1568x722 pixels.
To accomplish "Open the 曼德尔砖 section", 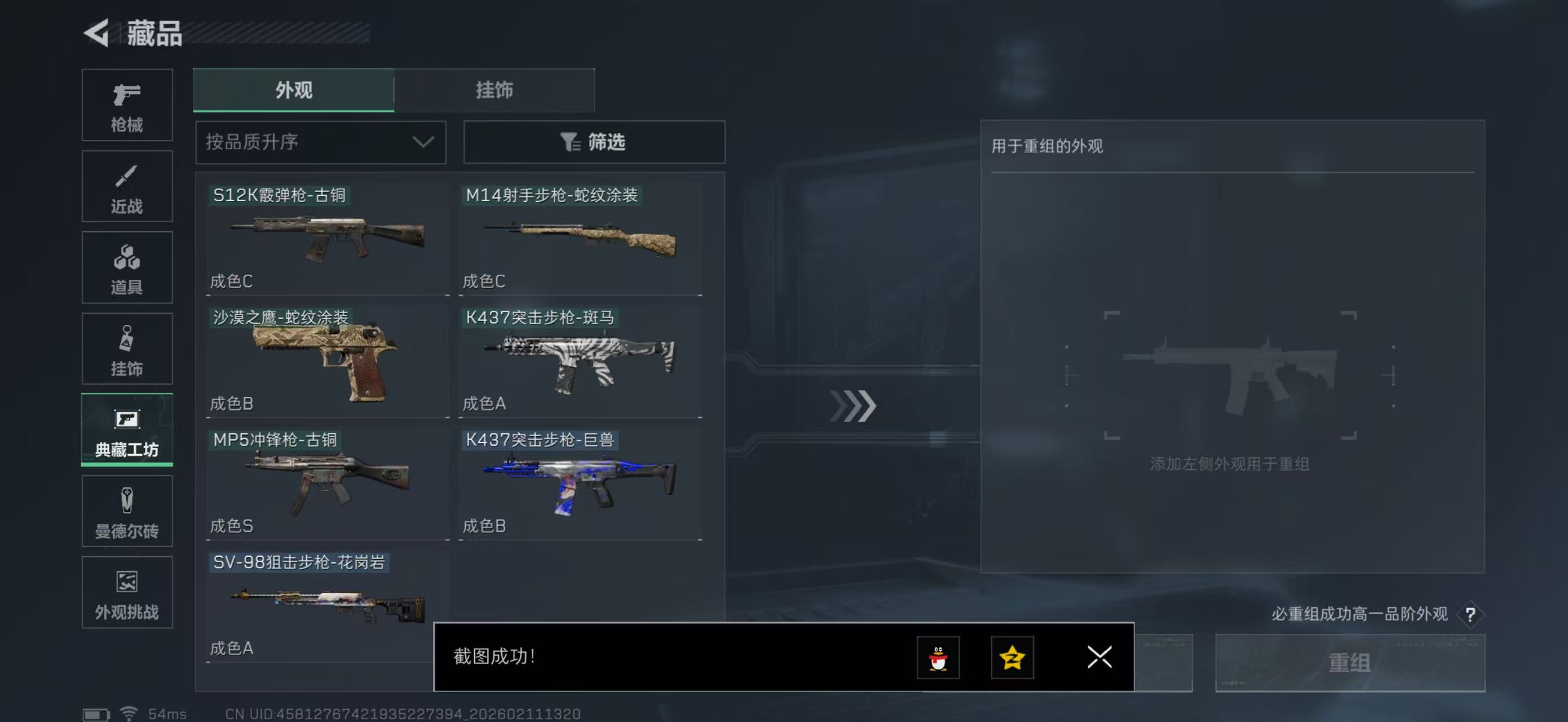I will 127,512.
